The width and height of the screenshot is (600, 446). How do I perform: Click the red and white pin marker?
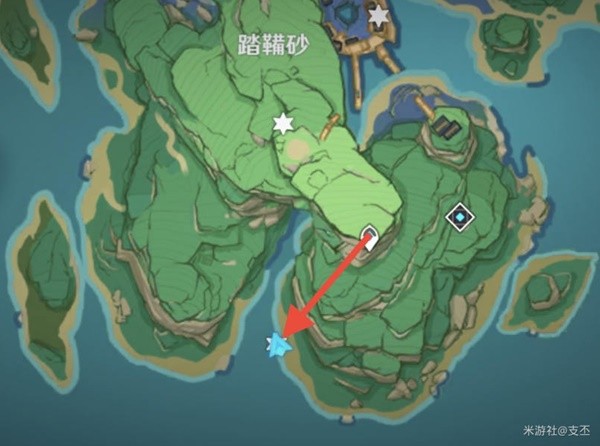pyautogui.click(x=368, y=237)
